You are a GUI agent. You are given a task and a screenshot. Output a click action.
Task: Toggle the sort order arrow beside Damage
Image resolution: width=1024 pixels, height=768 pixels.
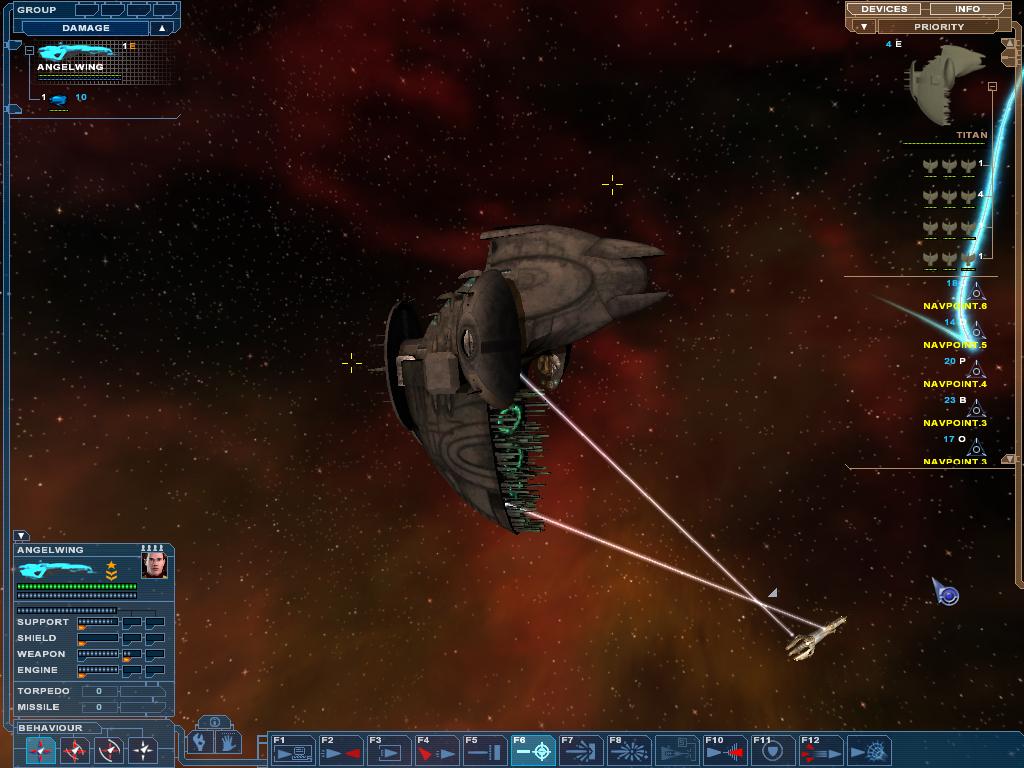[x=161, y=28]
